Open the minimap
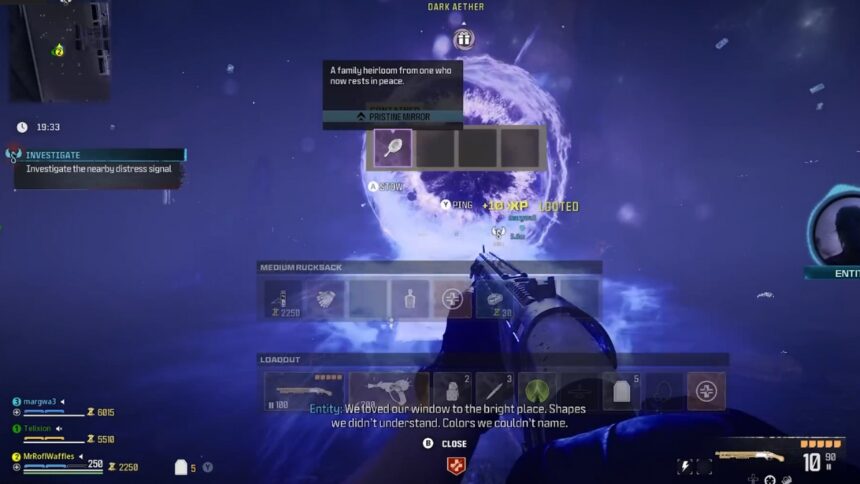Viewport: 860px width, 484px height. pos(60,50)
